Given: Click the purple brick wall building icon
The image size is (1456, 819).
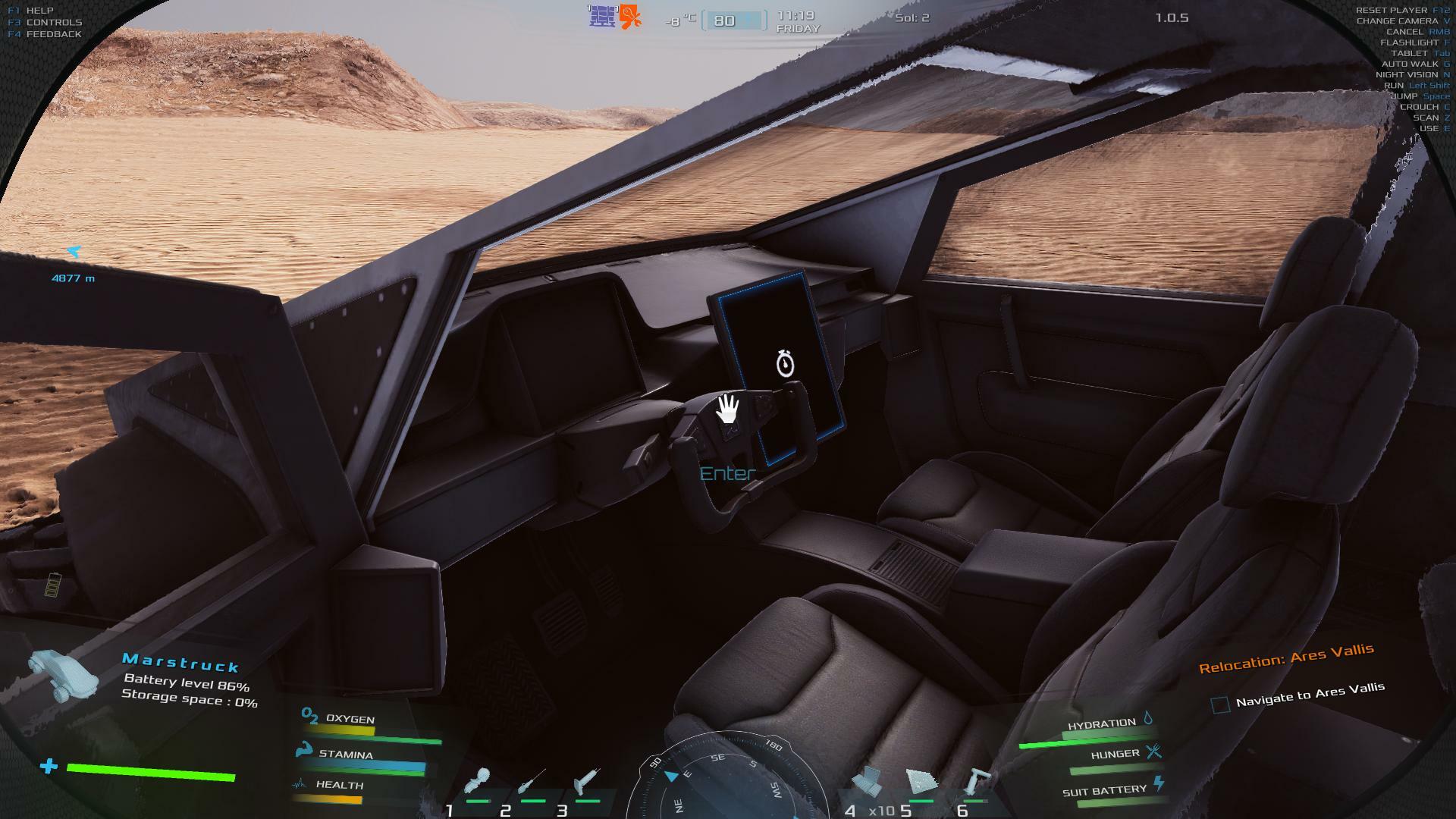Looking at the screenshot, I should (x=602, y=16).
